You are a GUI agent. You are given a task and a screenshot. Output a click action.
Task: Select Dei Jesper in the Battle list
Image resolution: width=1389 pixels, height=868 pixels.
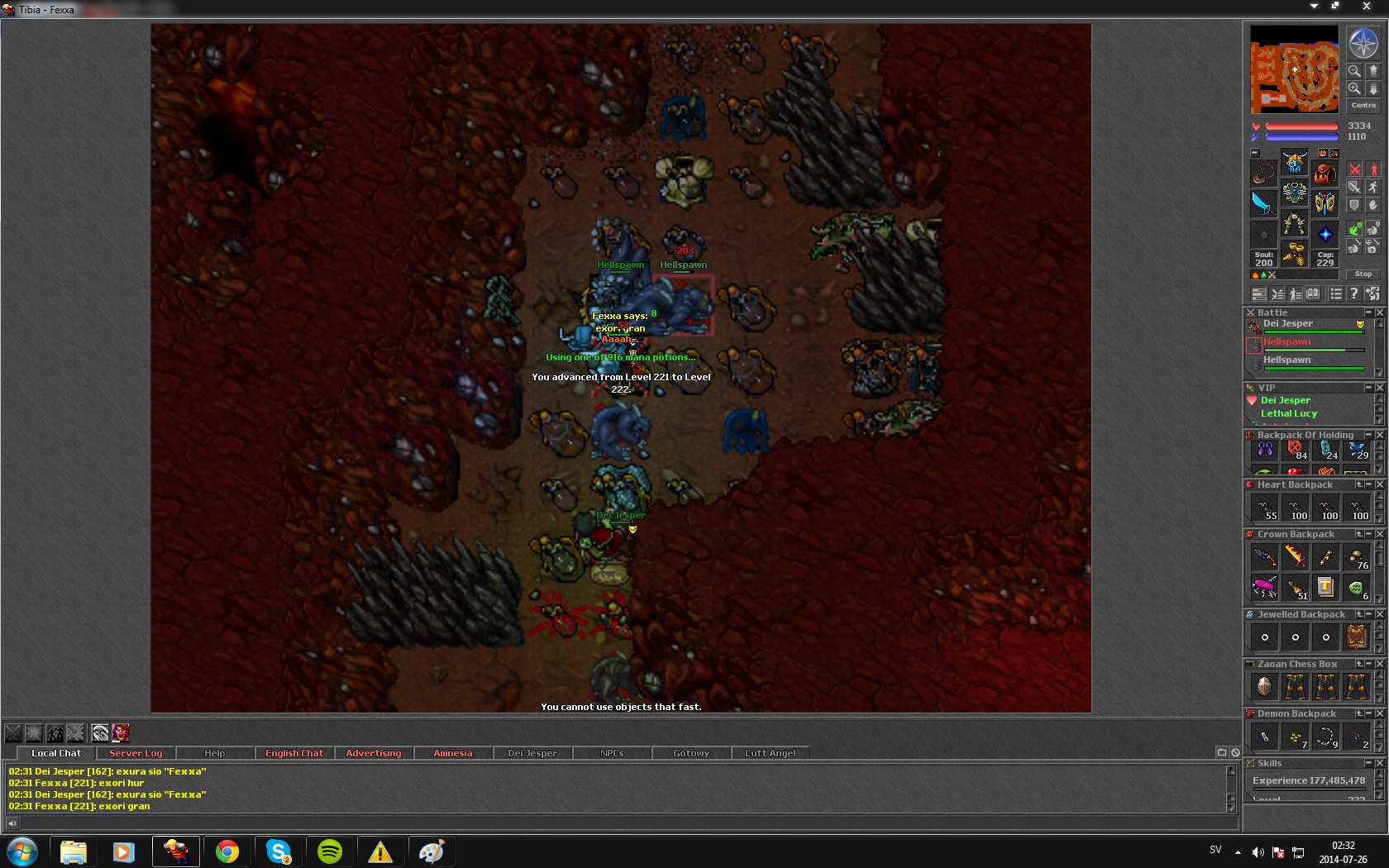tap(1287, 324)
